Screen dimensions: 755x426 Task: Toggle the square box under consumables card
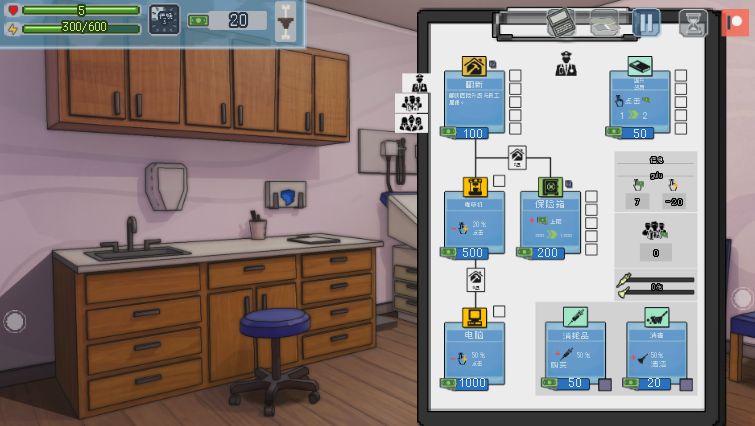click(605, 384)
